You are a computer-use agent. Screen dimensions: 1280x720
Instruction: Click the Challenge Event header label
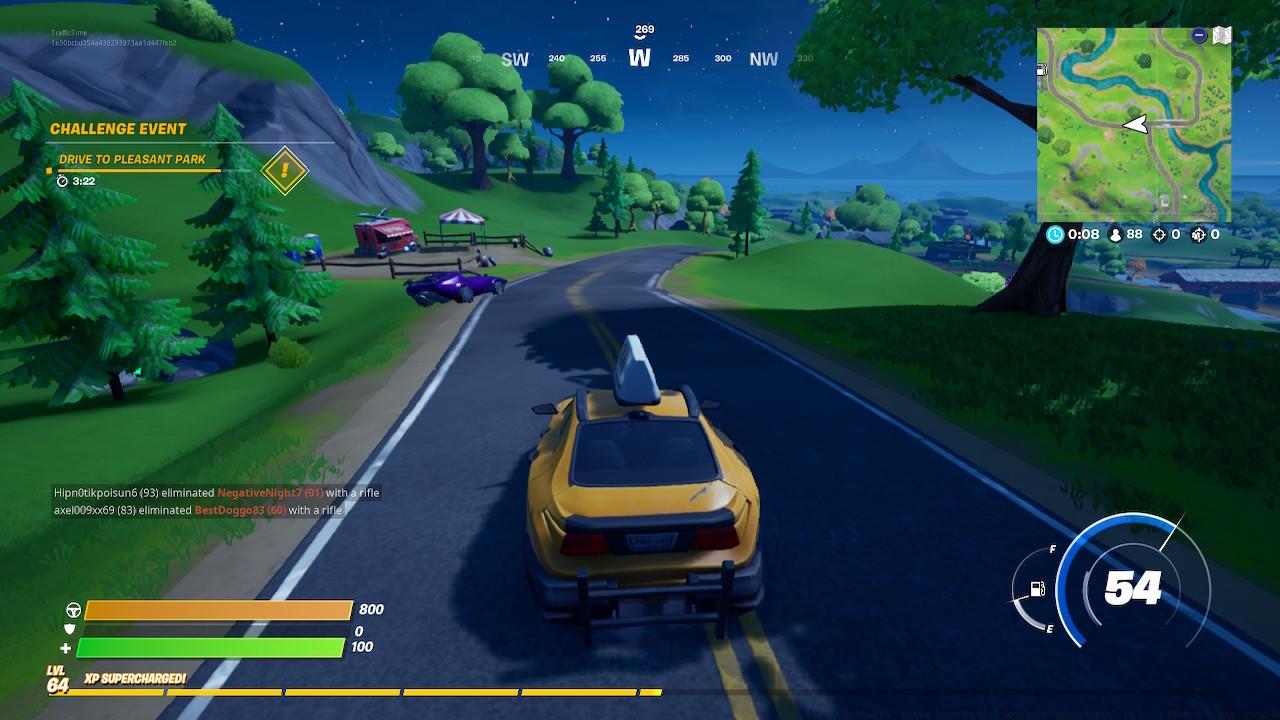click(119, 128)
